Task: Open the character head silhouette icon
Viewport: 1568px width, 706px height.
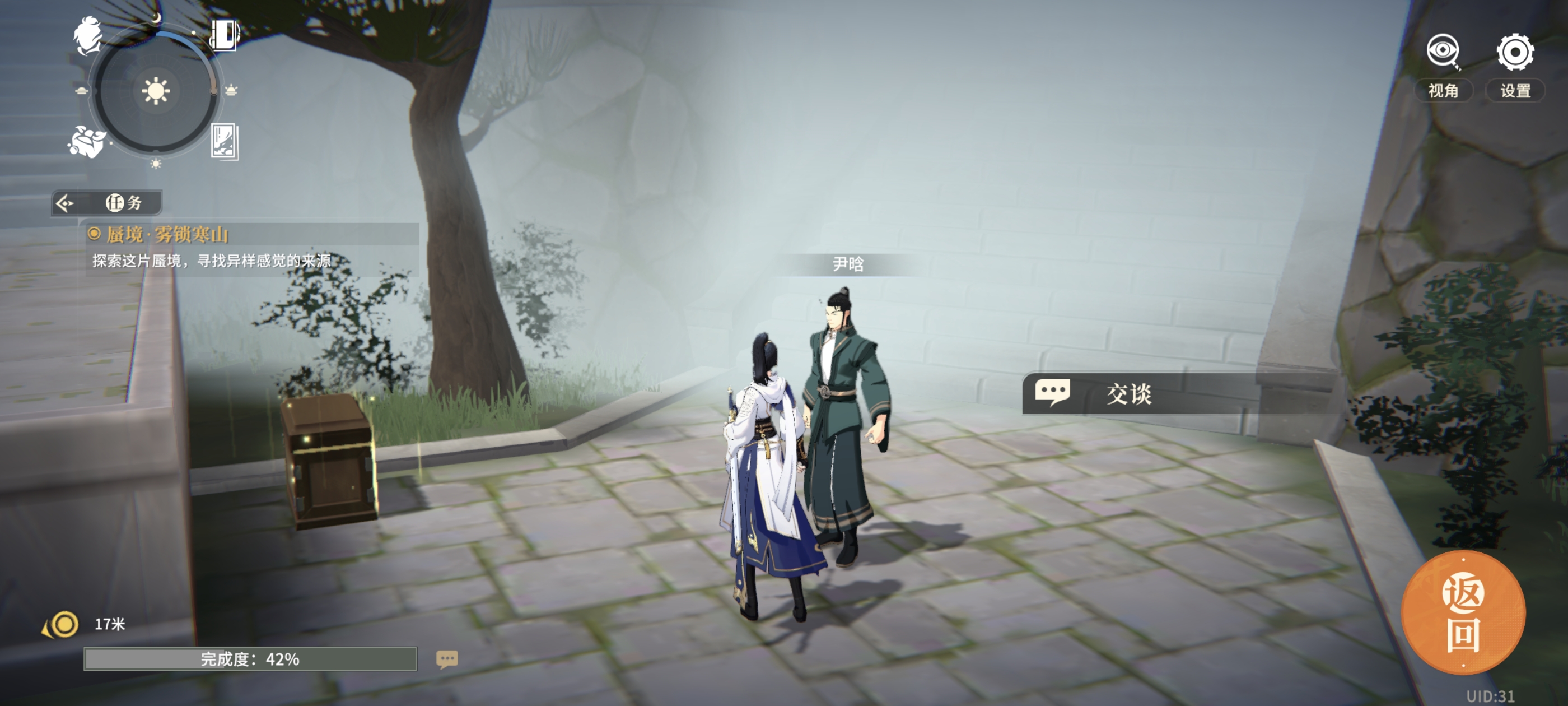Action: point(88,35)
